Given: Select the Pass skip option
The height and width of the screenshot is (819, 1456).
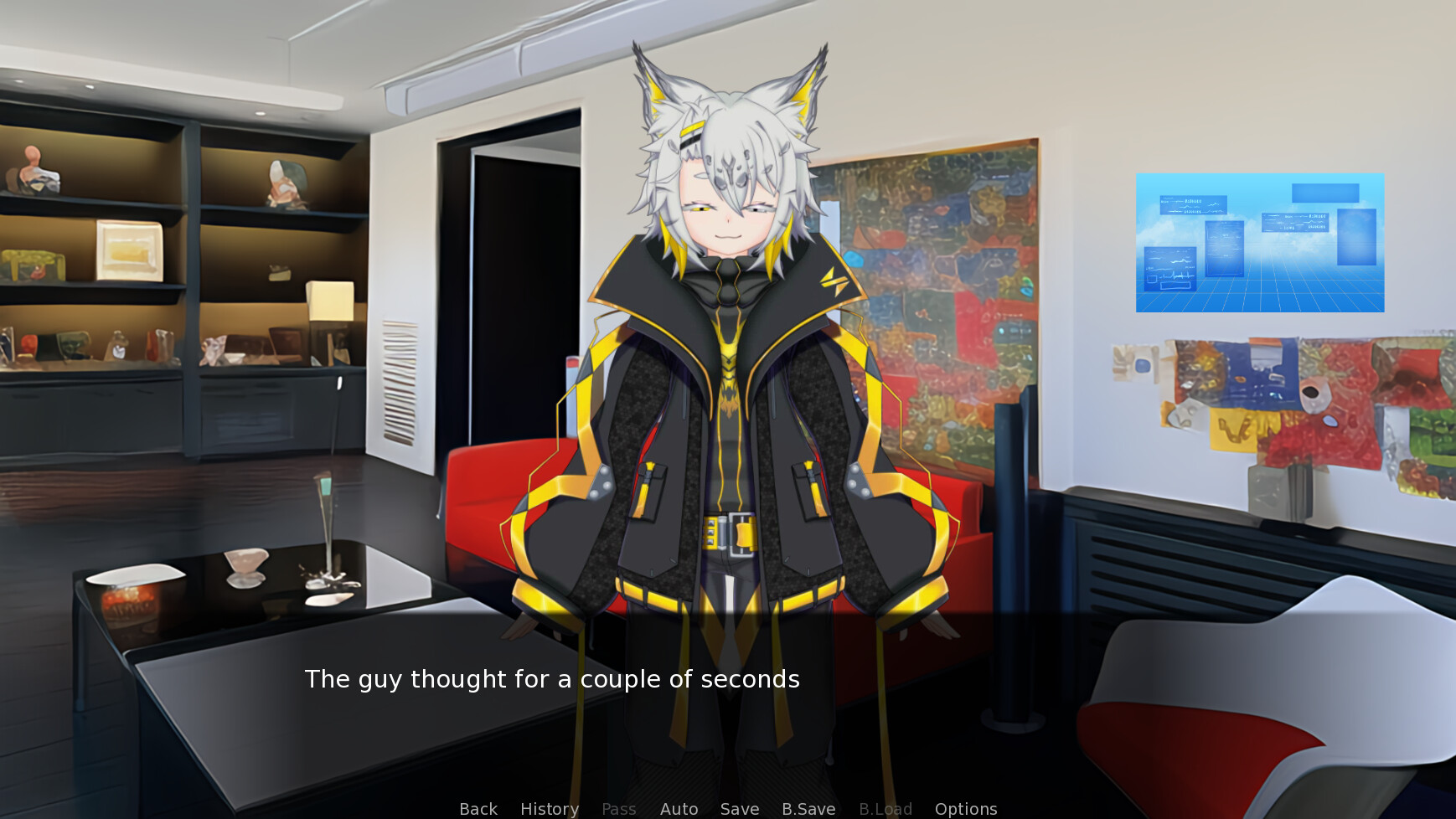Looking at the screenshot, I should coord(619,808).
